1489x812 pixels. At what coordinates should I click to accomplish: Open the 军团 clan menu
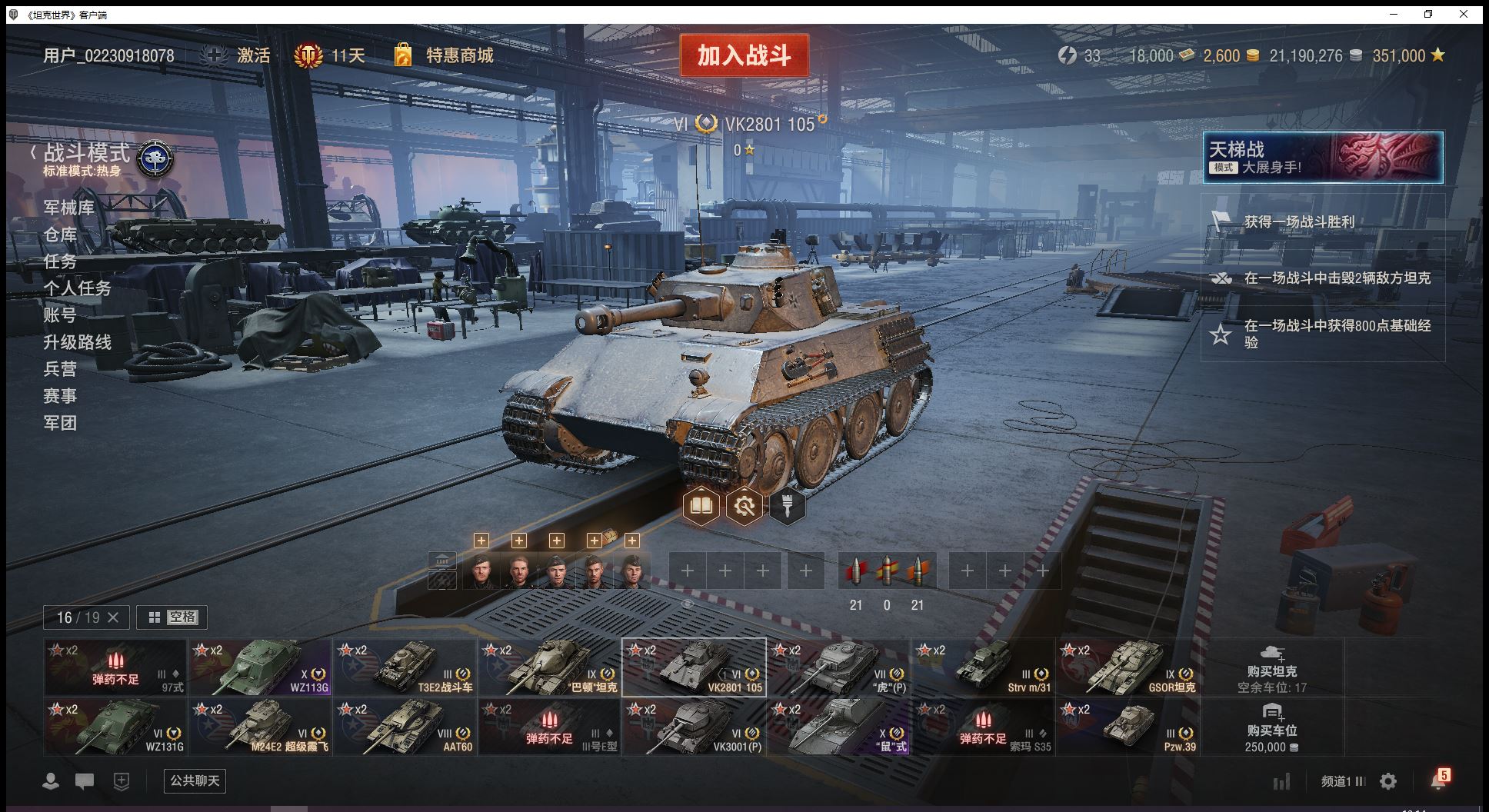click(x=60, y=423)
